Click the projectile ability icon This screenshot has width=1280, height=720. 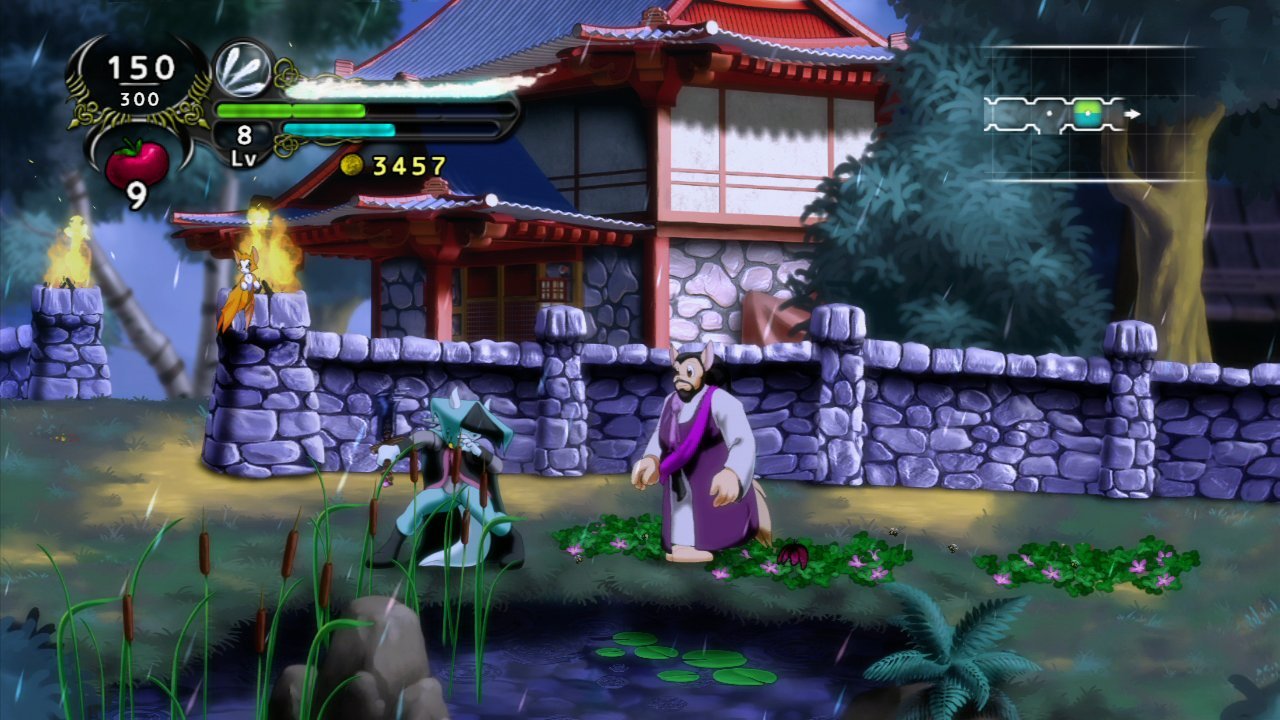coord(243,68)
